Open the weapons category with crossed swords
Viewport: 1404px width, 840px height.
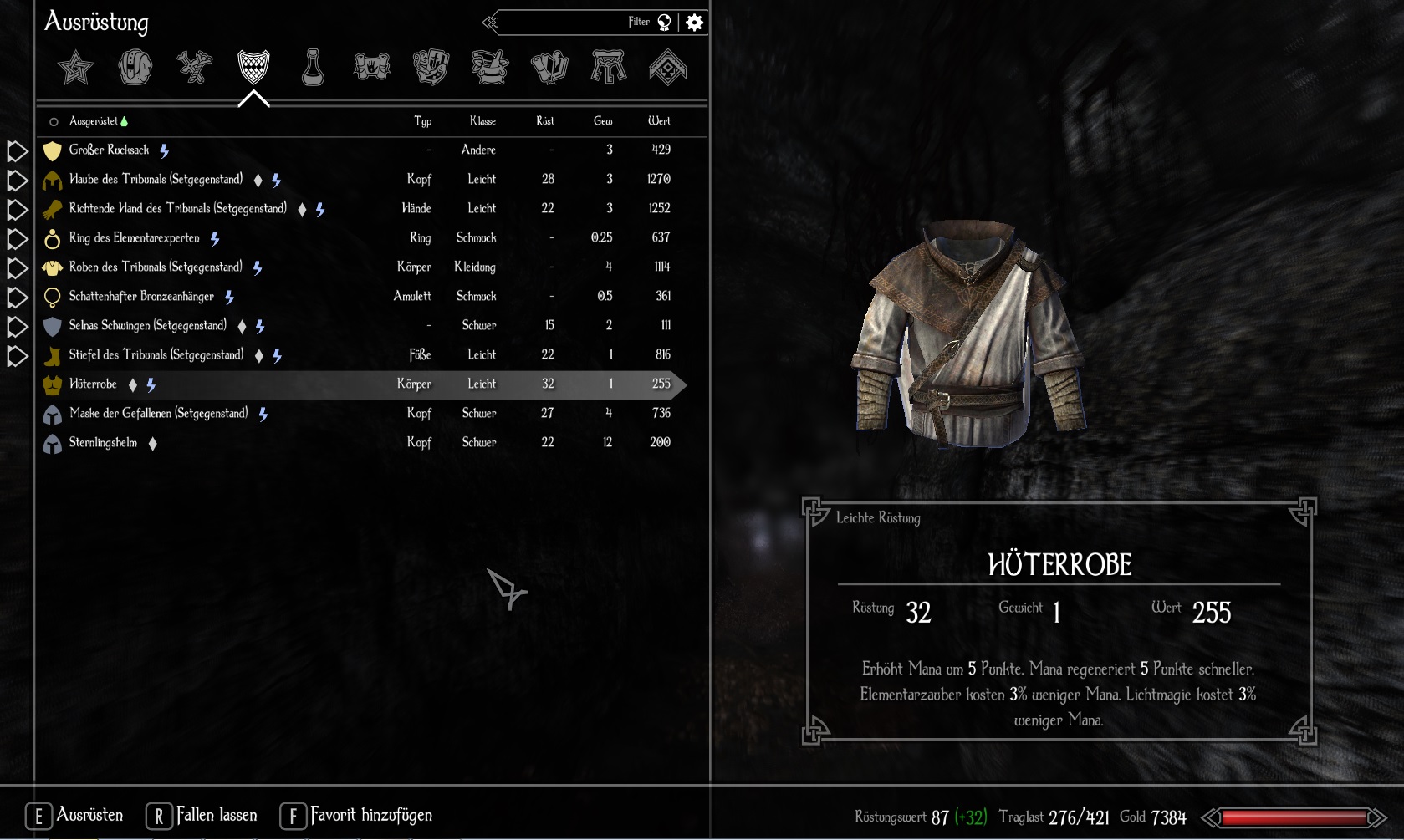(x=194, y=68)
